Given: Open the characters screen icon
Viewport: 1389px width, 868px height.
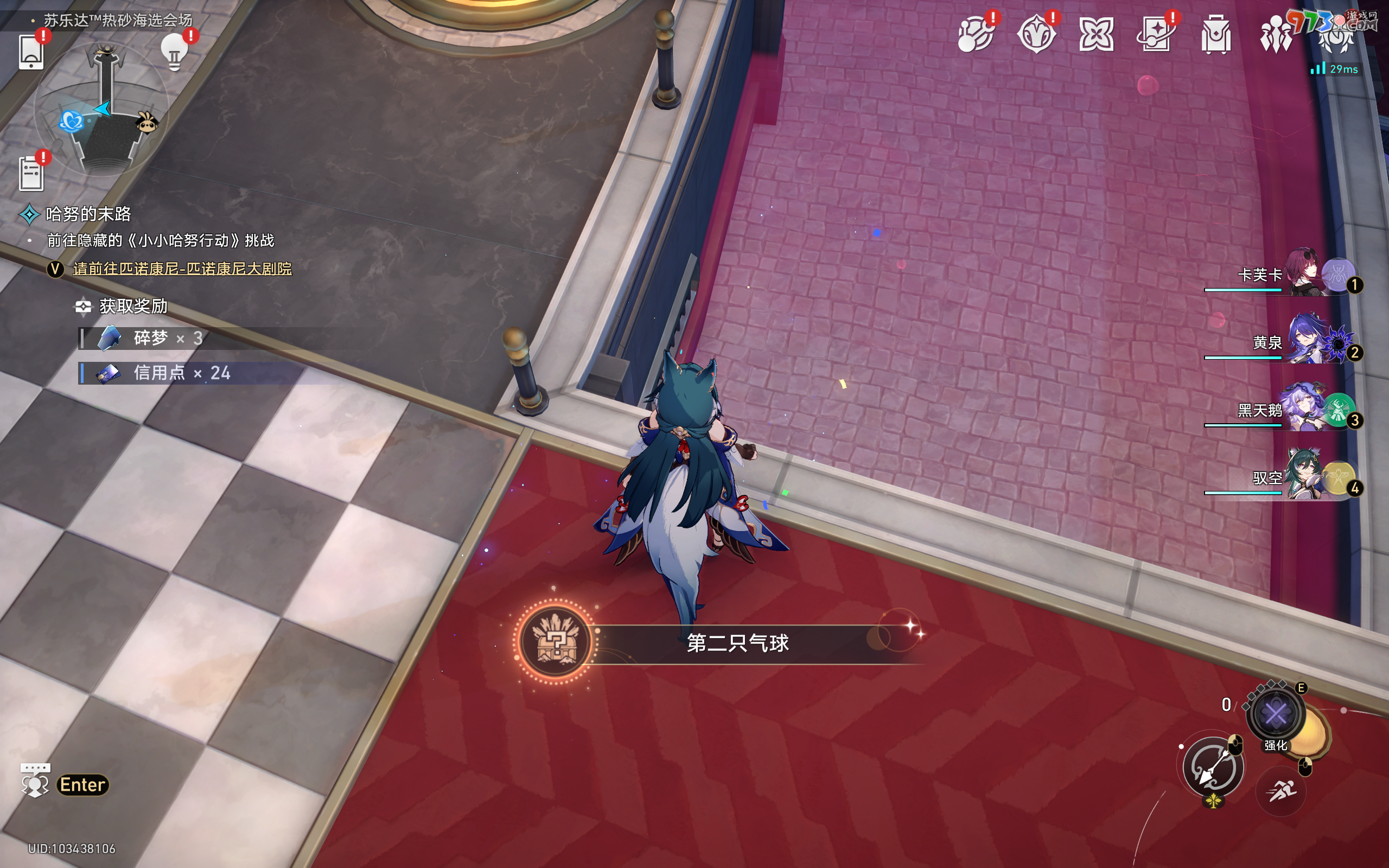Looking at the screenshot, I should pyautogui.click(x=1276, y=34).
